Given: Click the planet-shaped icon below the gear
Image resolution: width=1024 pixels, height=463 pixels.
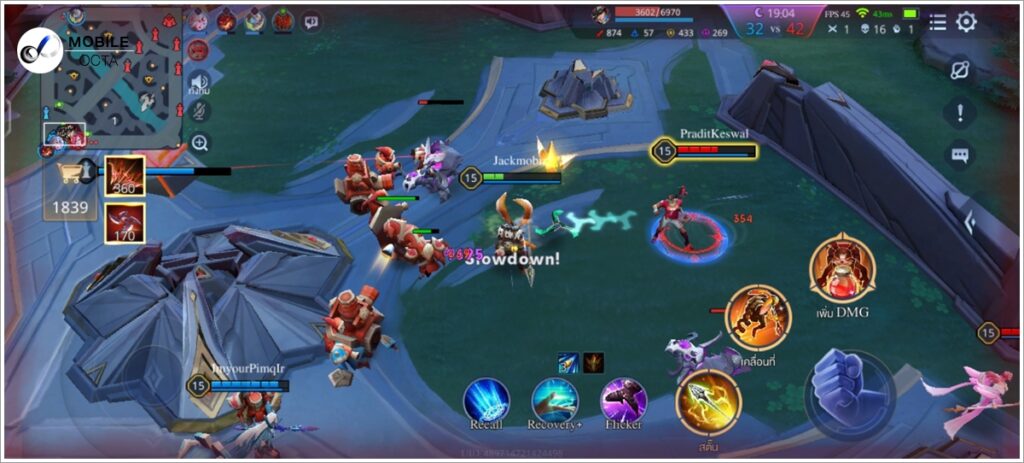Looking at the screenshot, I should [x=960, y=70].
